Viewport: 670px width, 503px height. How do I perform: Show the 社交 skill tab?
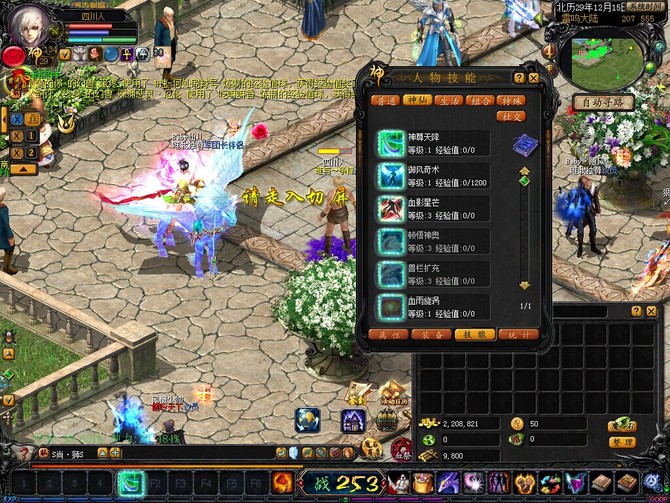(513, 116)
